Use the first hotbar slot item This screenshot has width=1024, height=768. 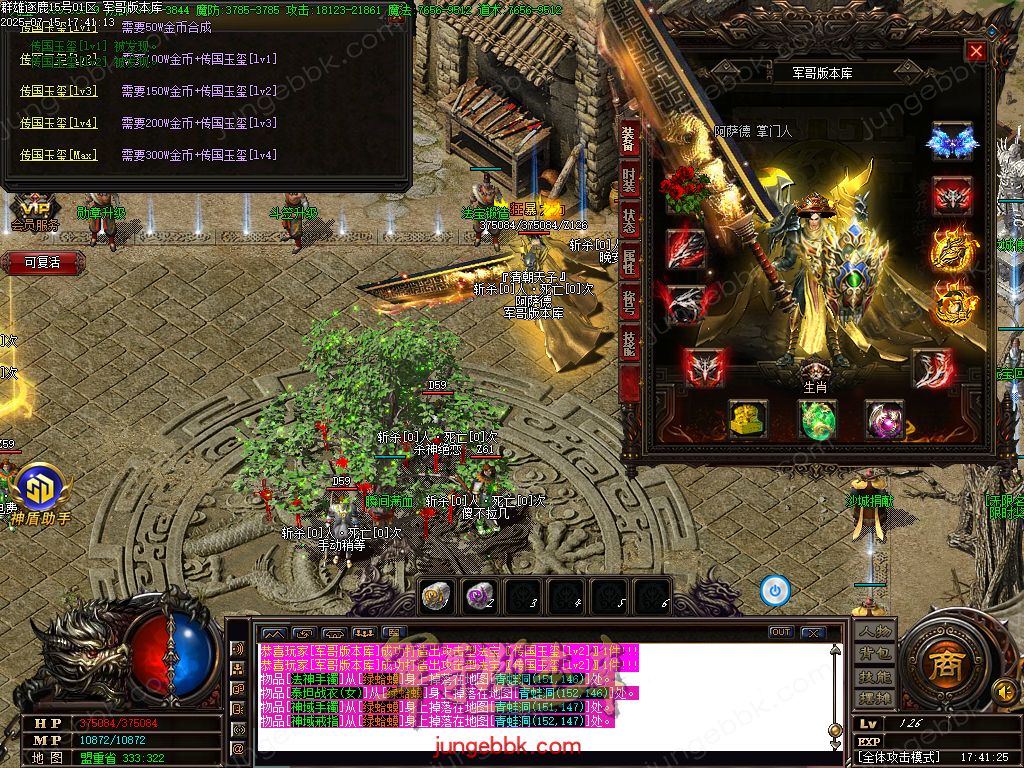tap(435, 596)
